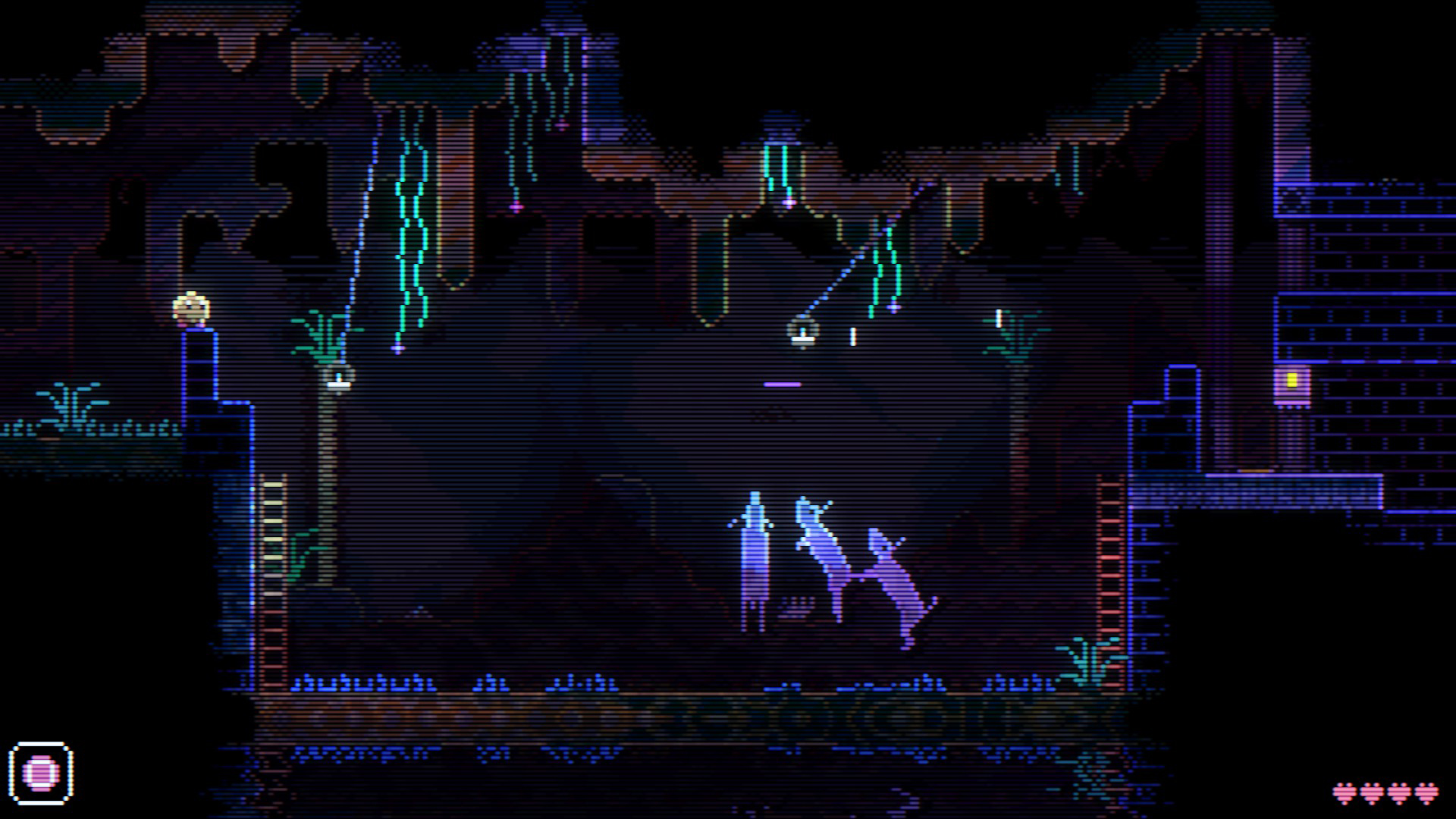
Task: Select the equipped item icon in the corner
Action: pos(43,774)
